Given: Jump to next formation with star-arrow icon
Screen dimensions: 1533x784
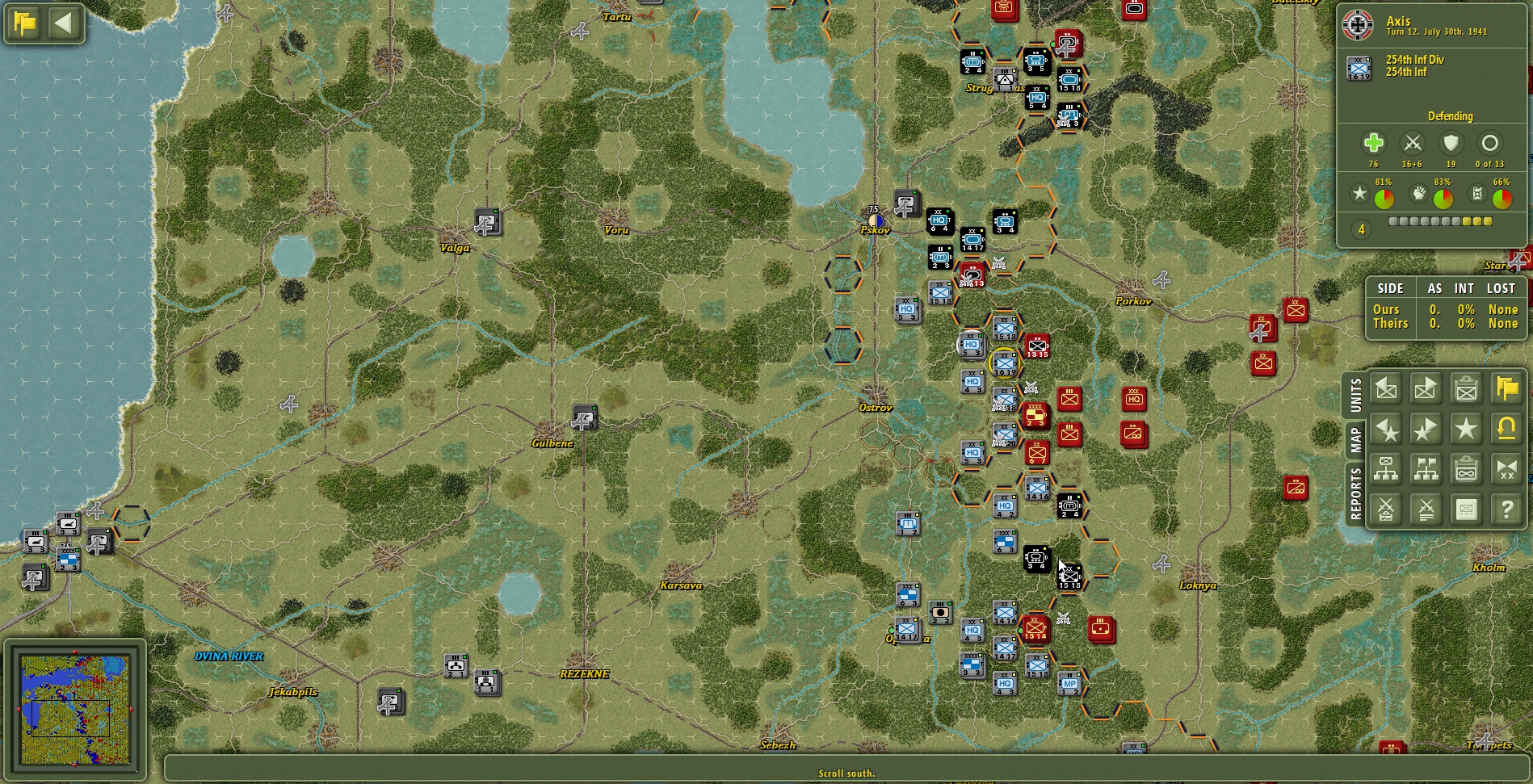Looking at the screenshot, I should coord(1426,430).
